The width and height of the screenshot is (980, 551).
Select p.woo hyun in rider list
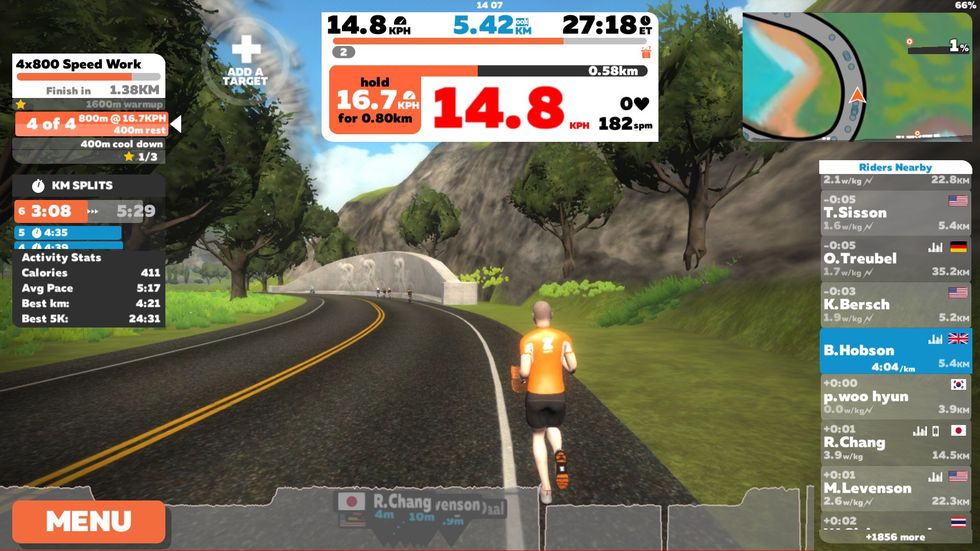coord(895,396)
